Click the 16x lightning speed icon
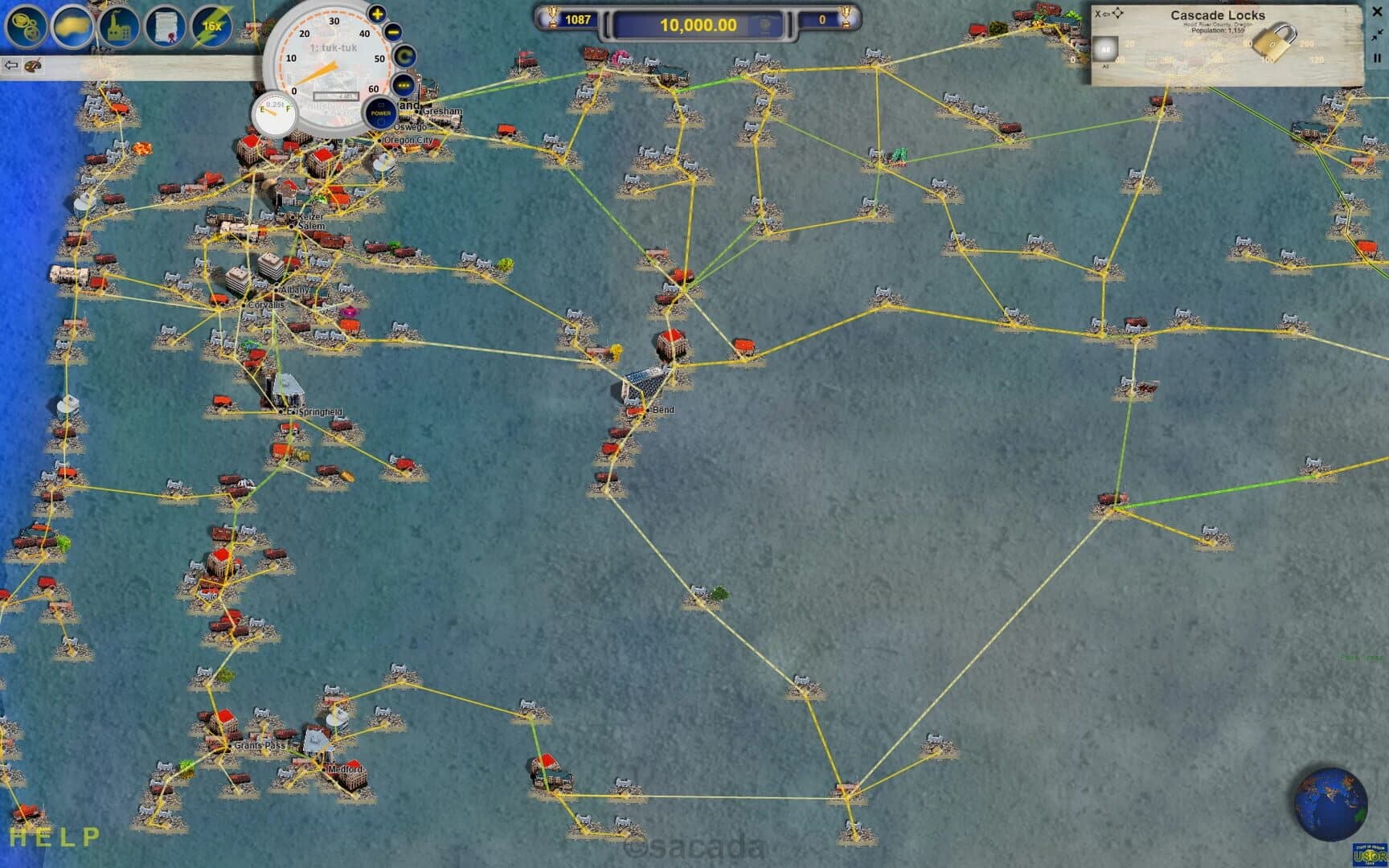 point(211,24)
